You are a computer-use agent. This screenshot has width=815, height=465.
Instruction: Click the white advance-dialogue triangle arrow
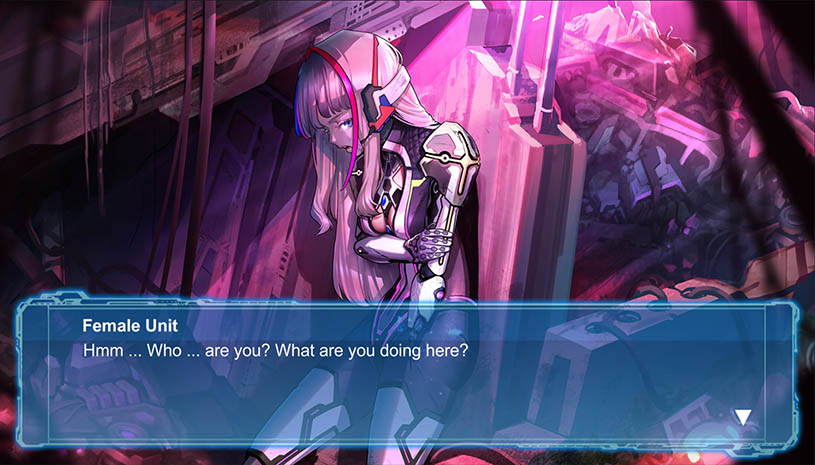tap(743, 416)
